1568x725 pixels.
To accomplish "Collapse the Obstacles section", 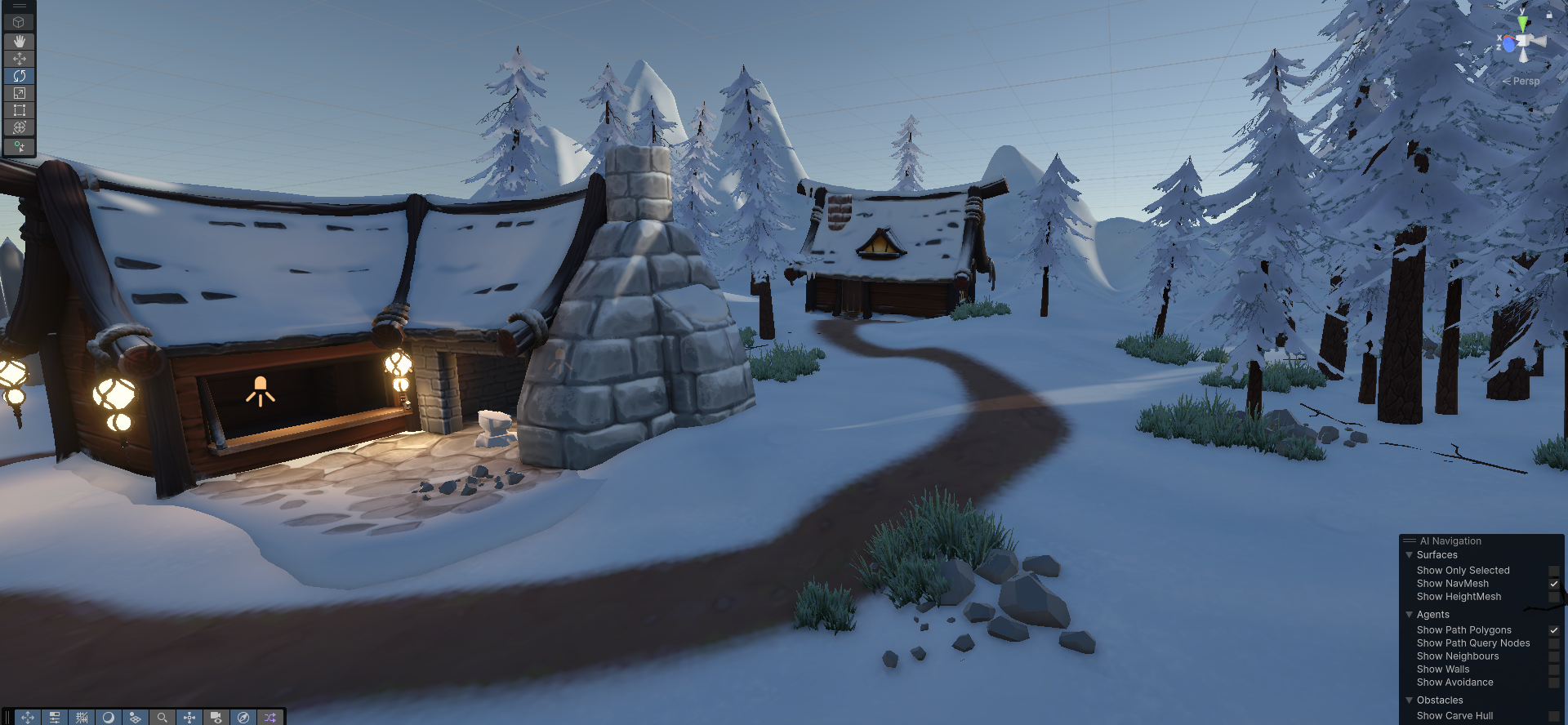I will (1410, 701).
